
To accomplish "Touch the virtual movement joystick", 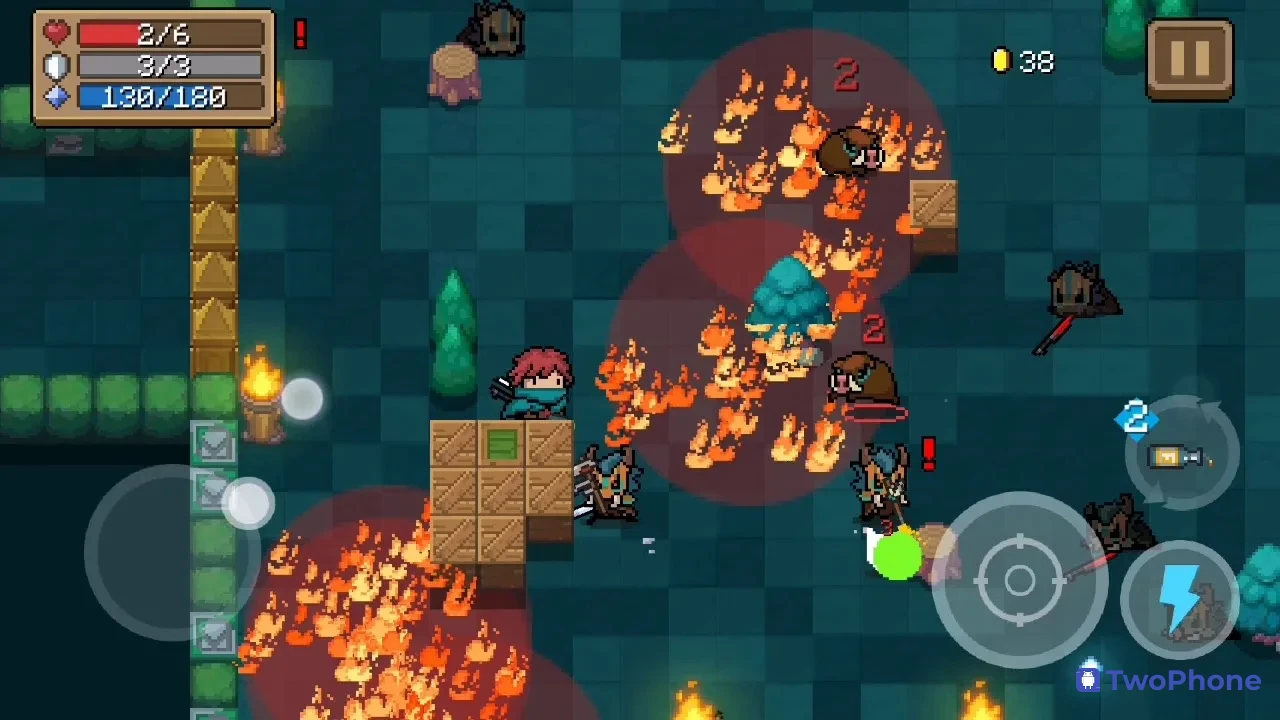I will pyautogui.click(x=170, y=550).
